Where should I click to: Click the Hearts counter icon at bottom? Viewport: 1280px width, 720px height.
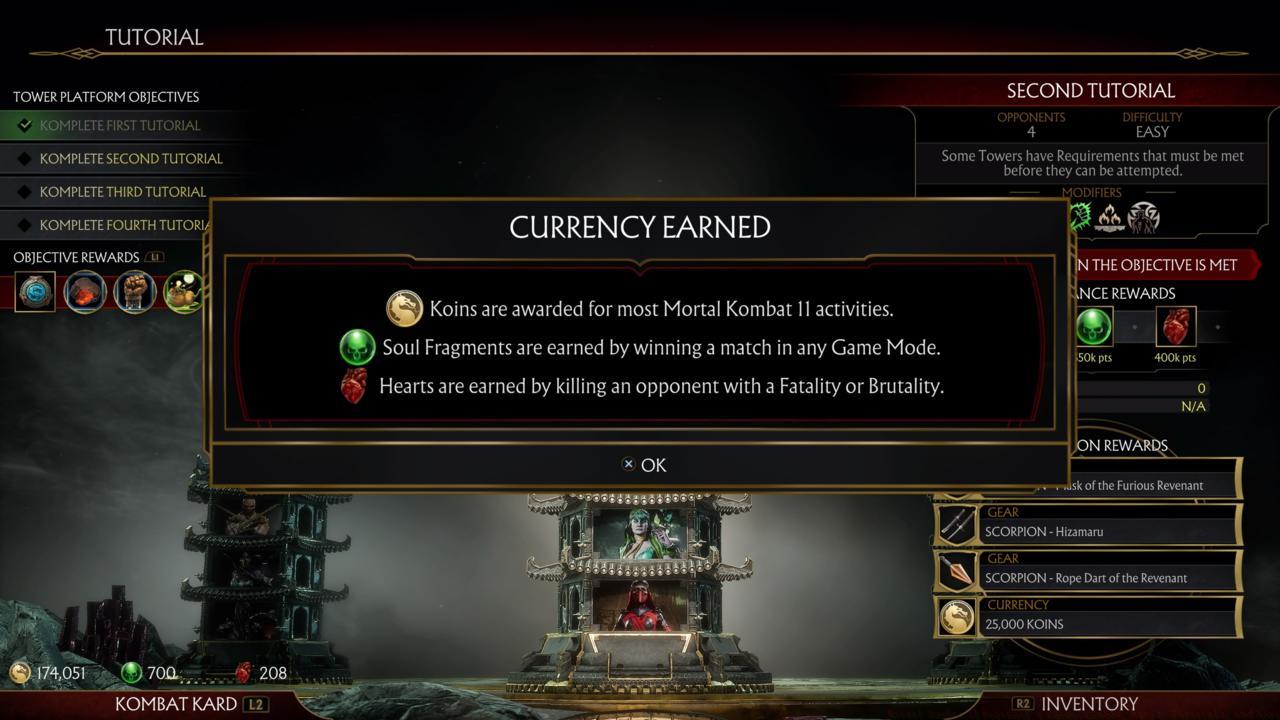coord(242,672)
